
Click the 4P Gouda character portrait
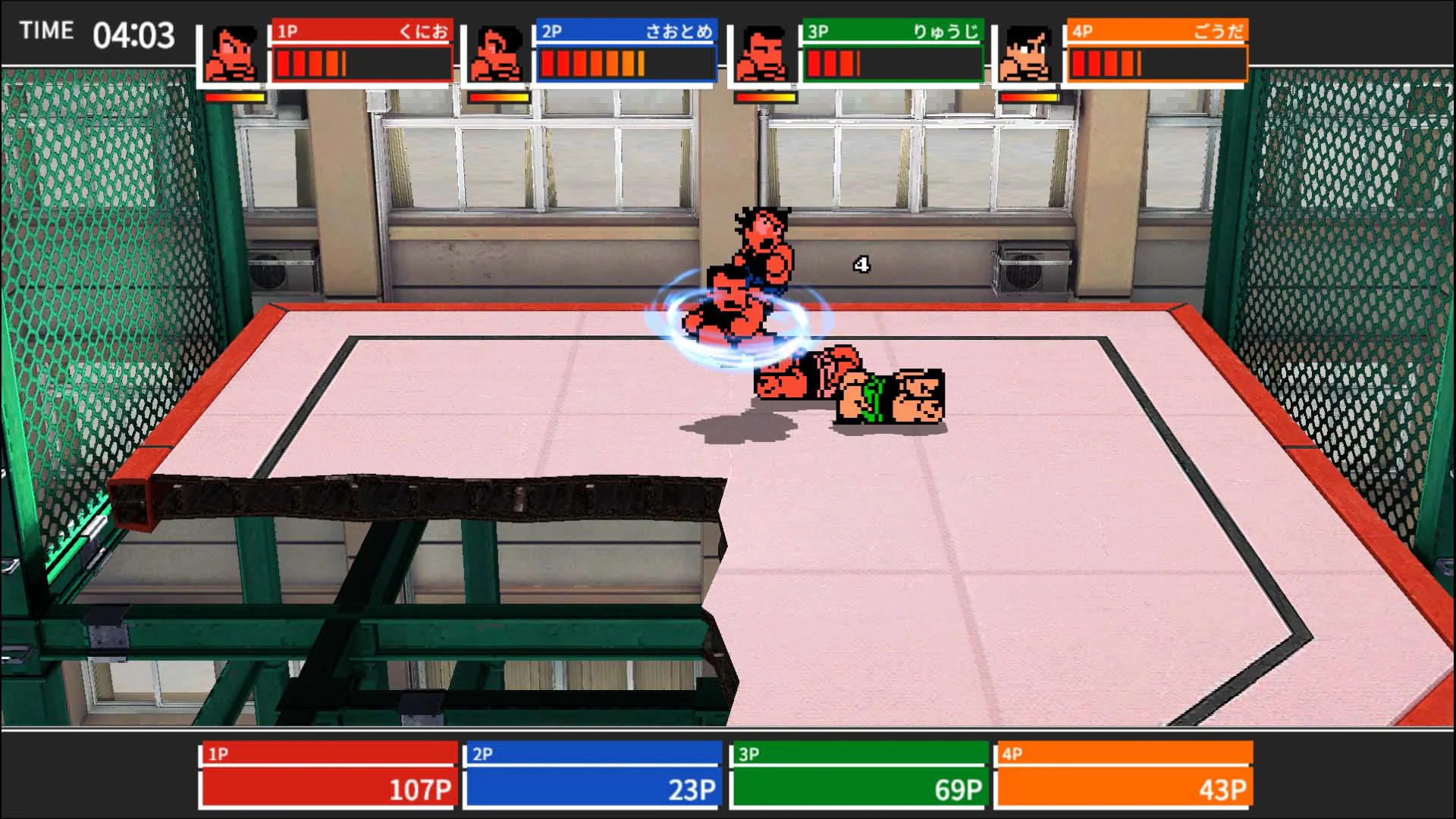(1028, 53)
